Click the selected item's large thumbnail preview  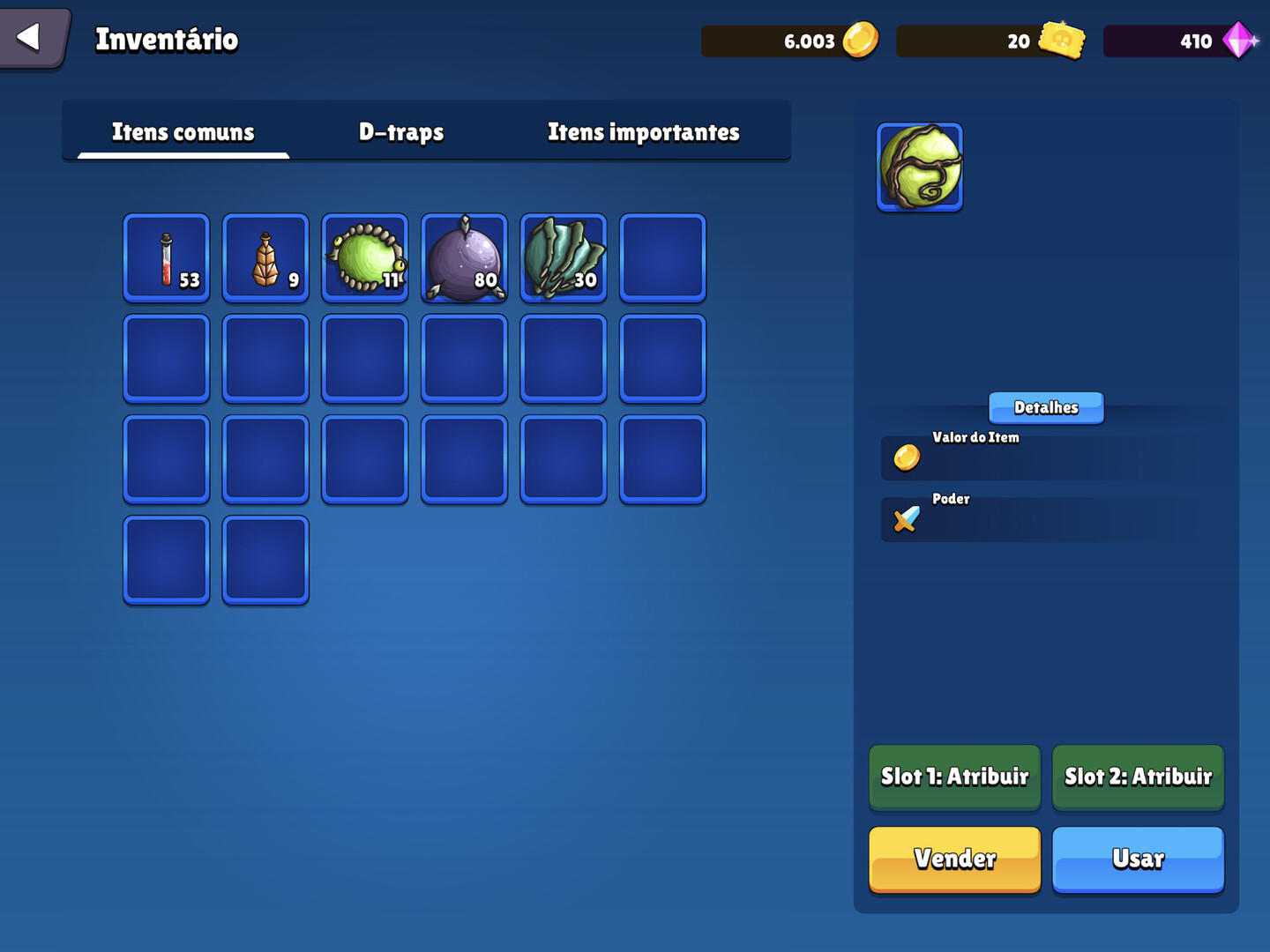(919, 167)
